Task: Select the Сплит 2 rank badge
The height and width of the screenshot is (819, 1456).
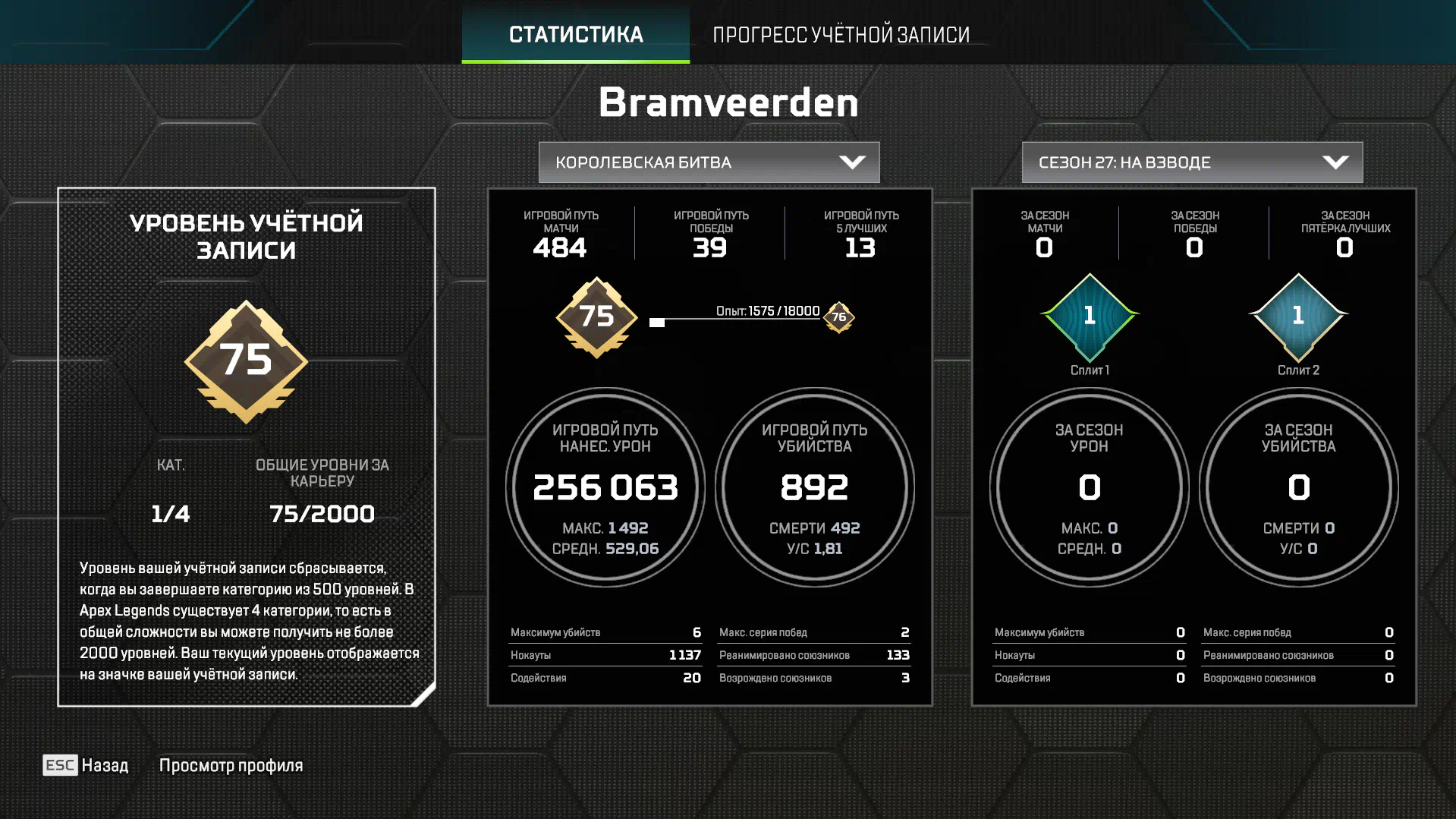Action: (1298, 317)
